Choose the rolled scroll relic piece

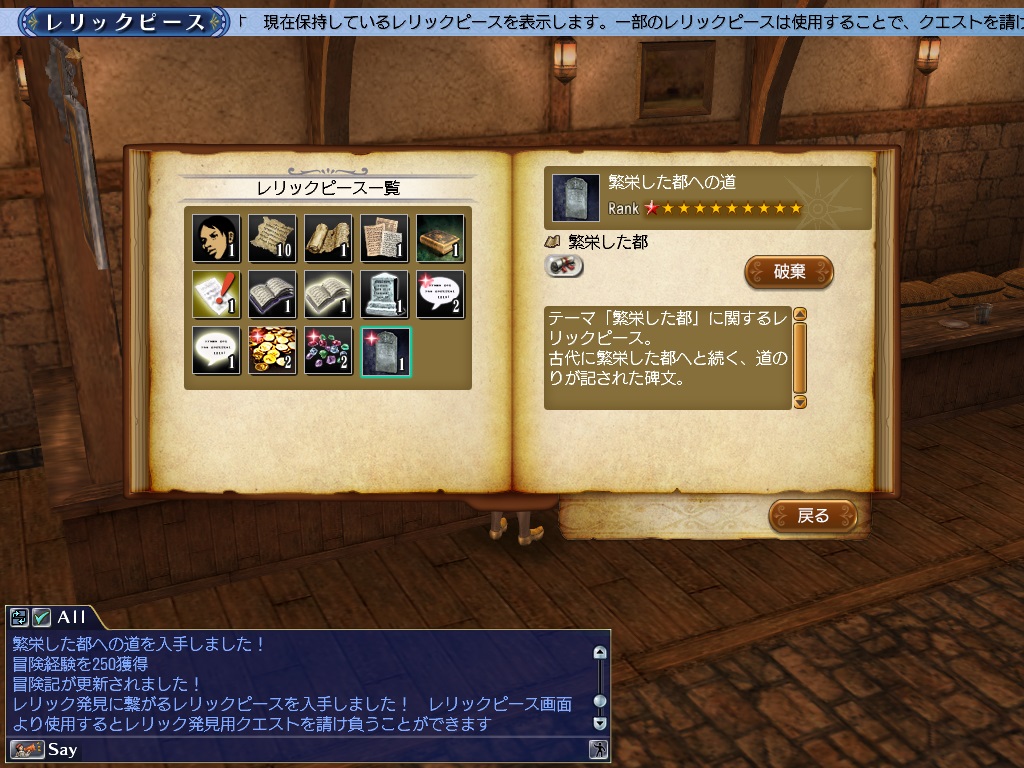pos(329,238)
